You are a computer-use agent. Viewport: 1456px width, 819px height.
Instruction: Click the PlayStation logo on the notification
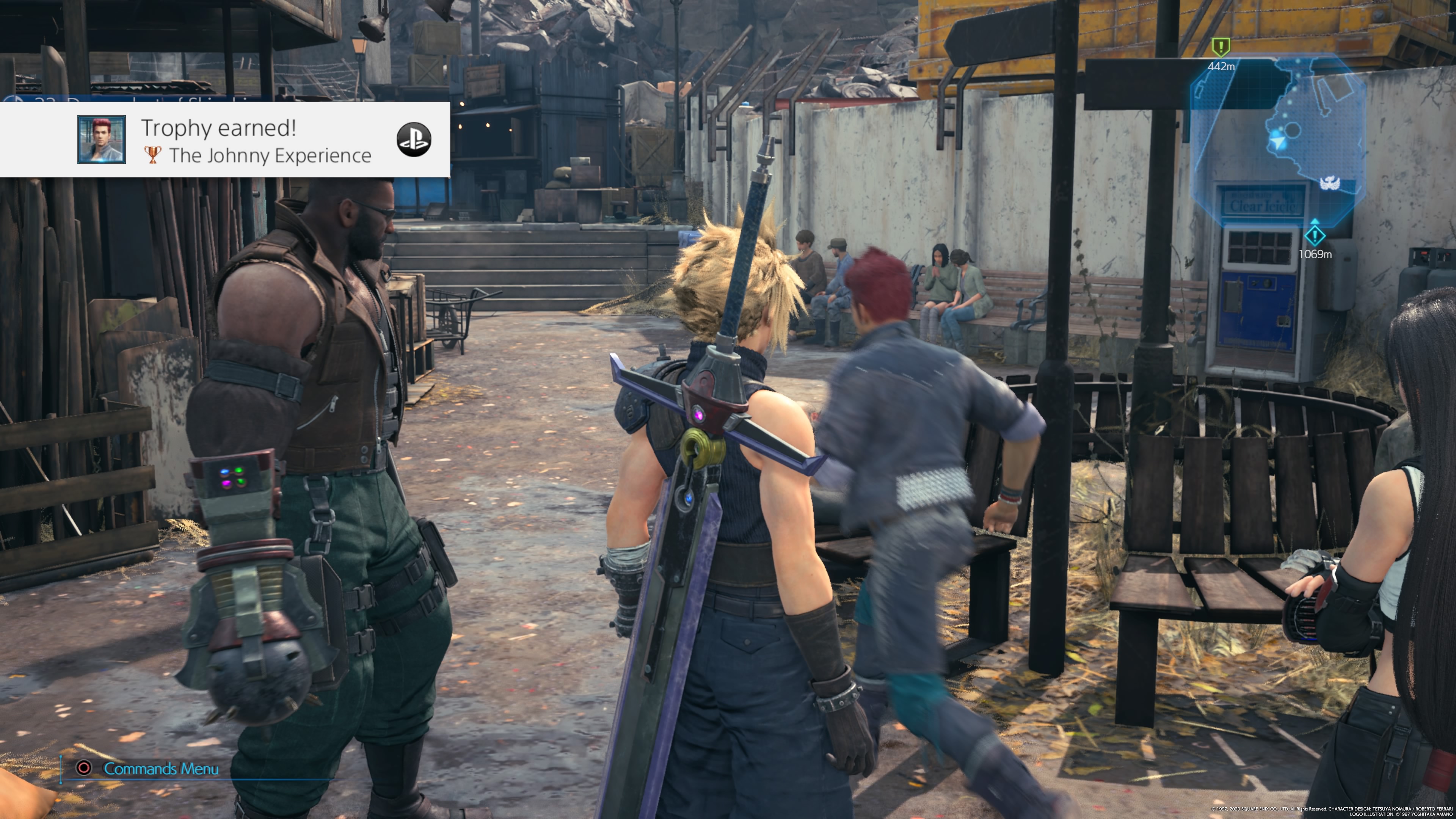point(414,140)
